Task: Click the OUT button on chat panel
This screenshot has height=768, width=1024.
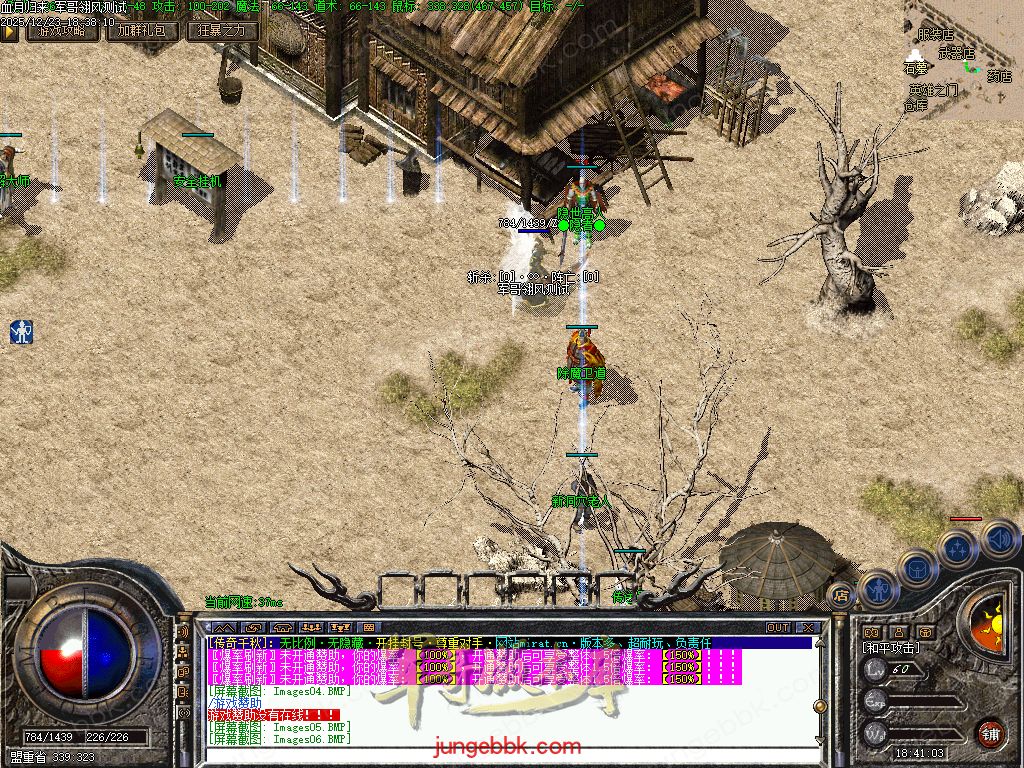Action: click(778, 628)
